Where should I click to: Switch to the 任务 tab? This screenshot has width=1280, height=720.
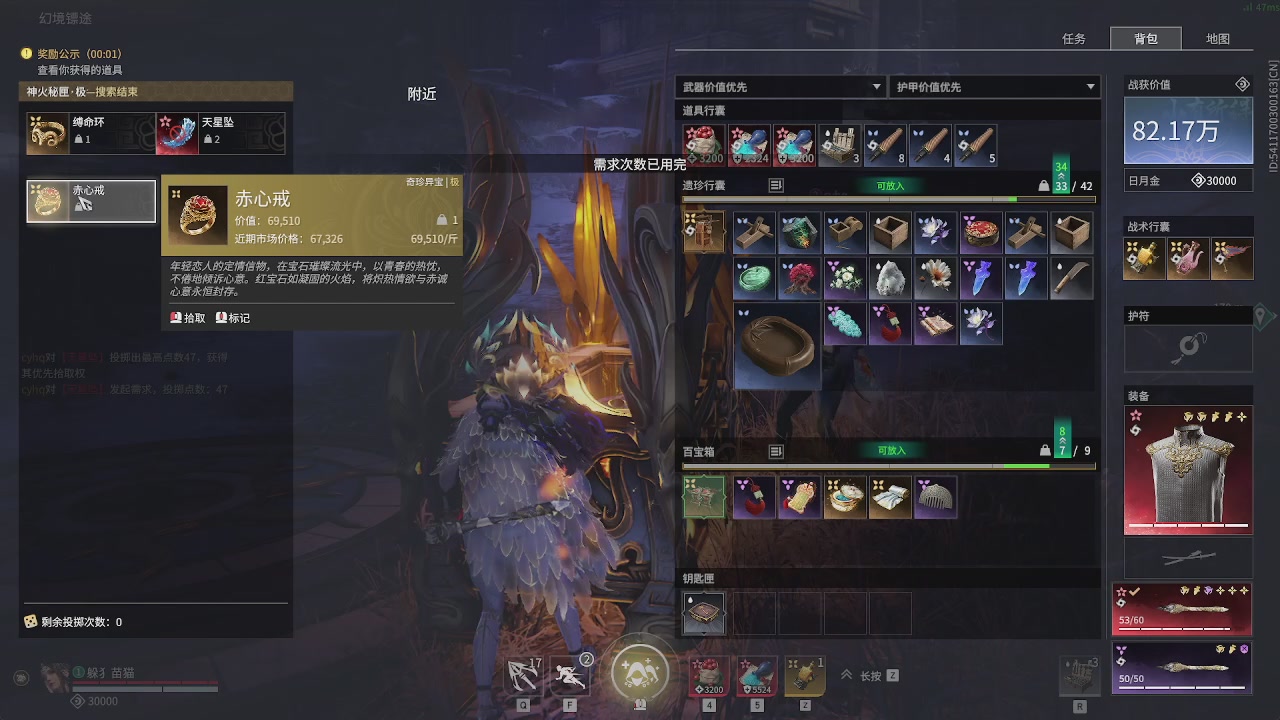[1075, 38]
